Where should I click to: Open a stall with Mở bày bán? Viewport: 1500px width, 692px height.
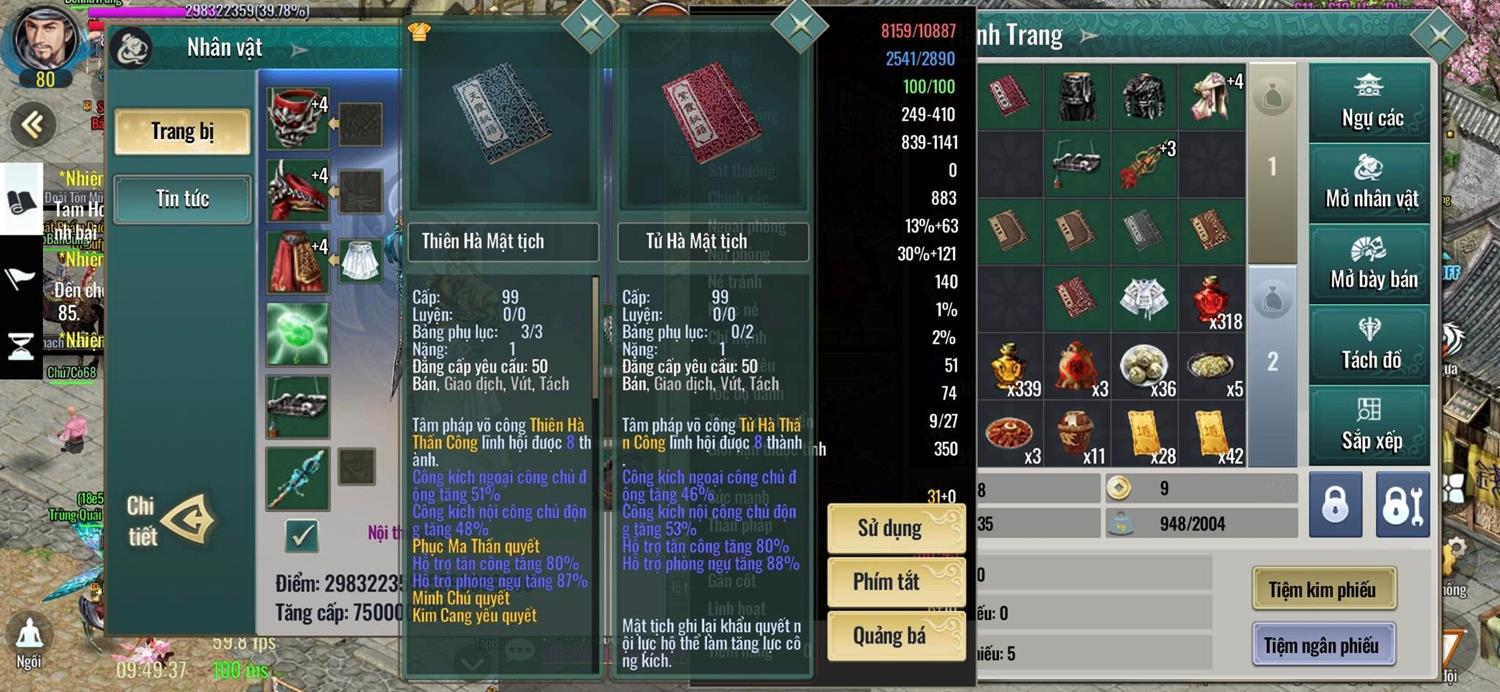click(x=1371, y=264)
